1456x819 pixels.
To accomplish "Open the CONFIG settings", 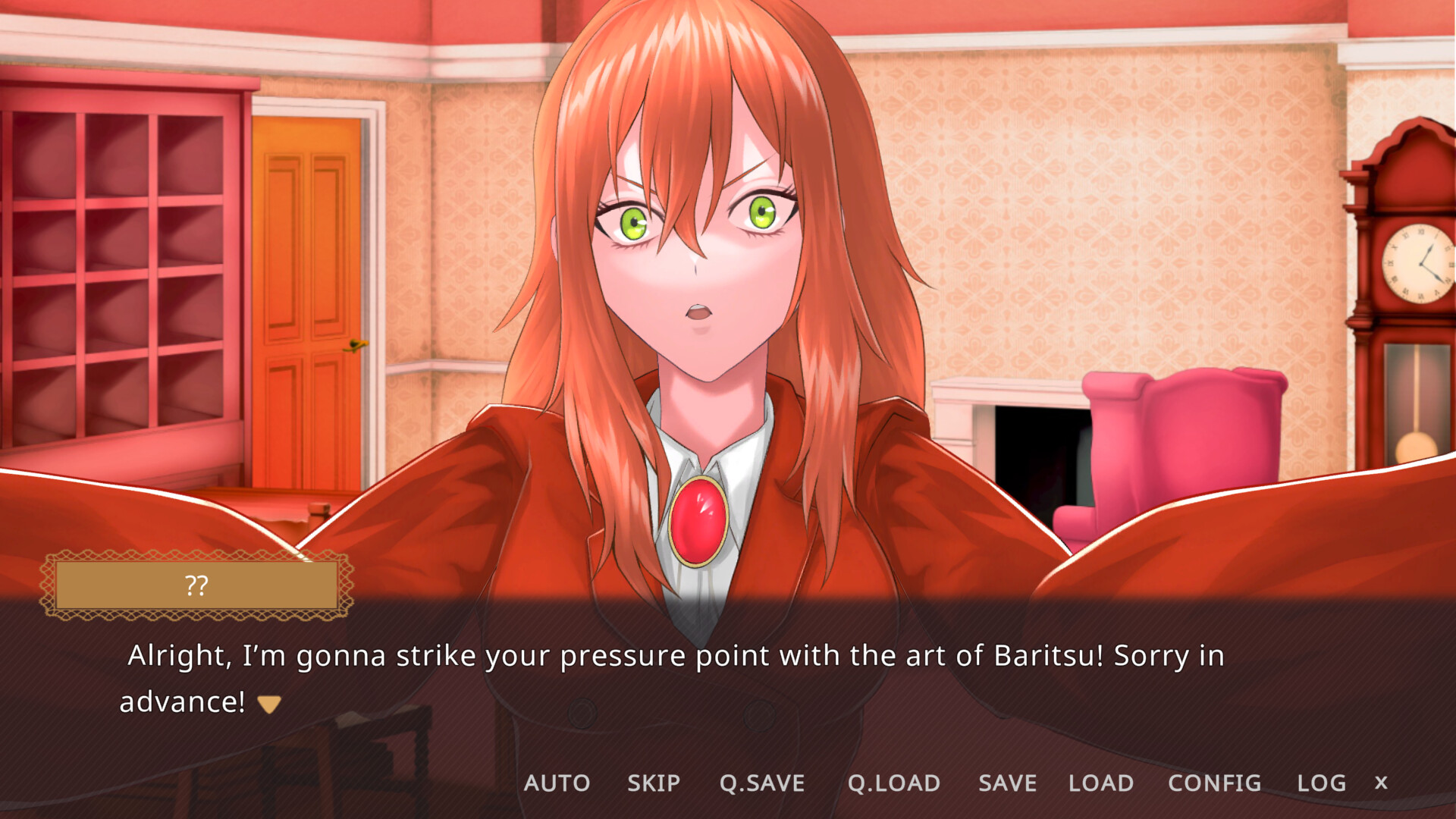I will pos(1214,783).
